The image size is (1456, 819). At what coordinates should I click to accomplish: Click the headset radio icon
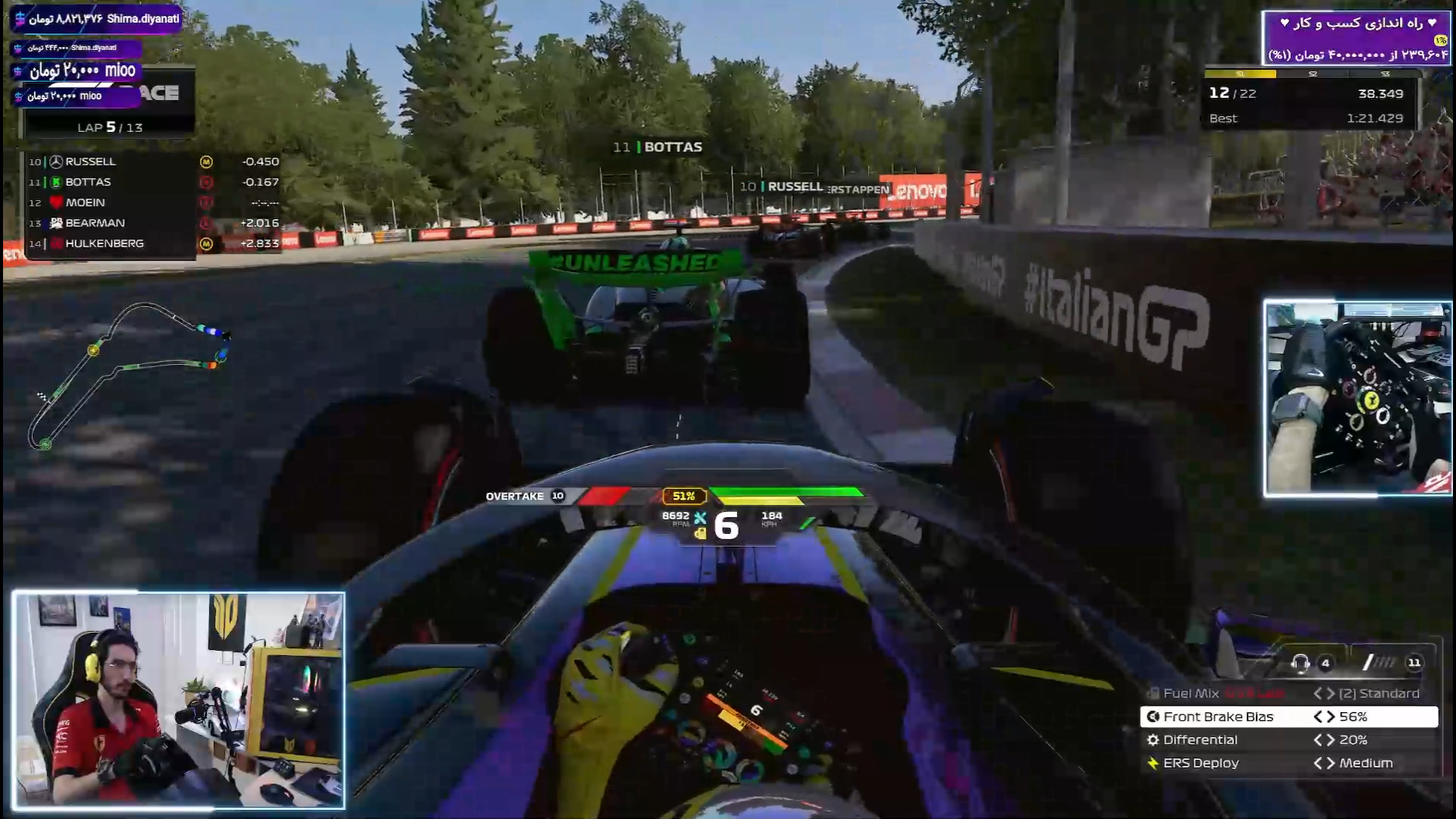1300,663
